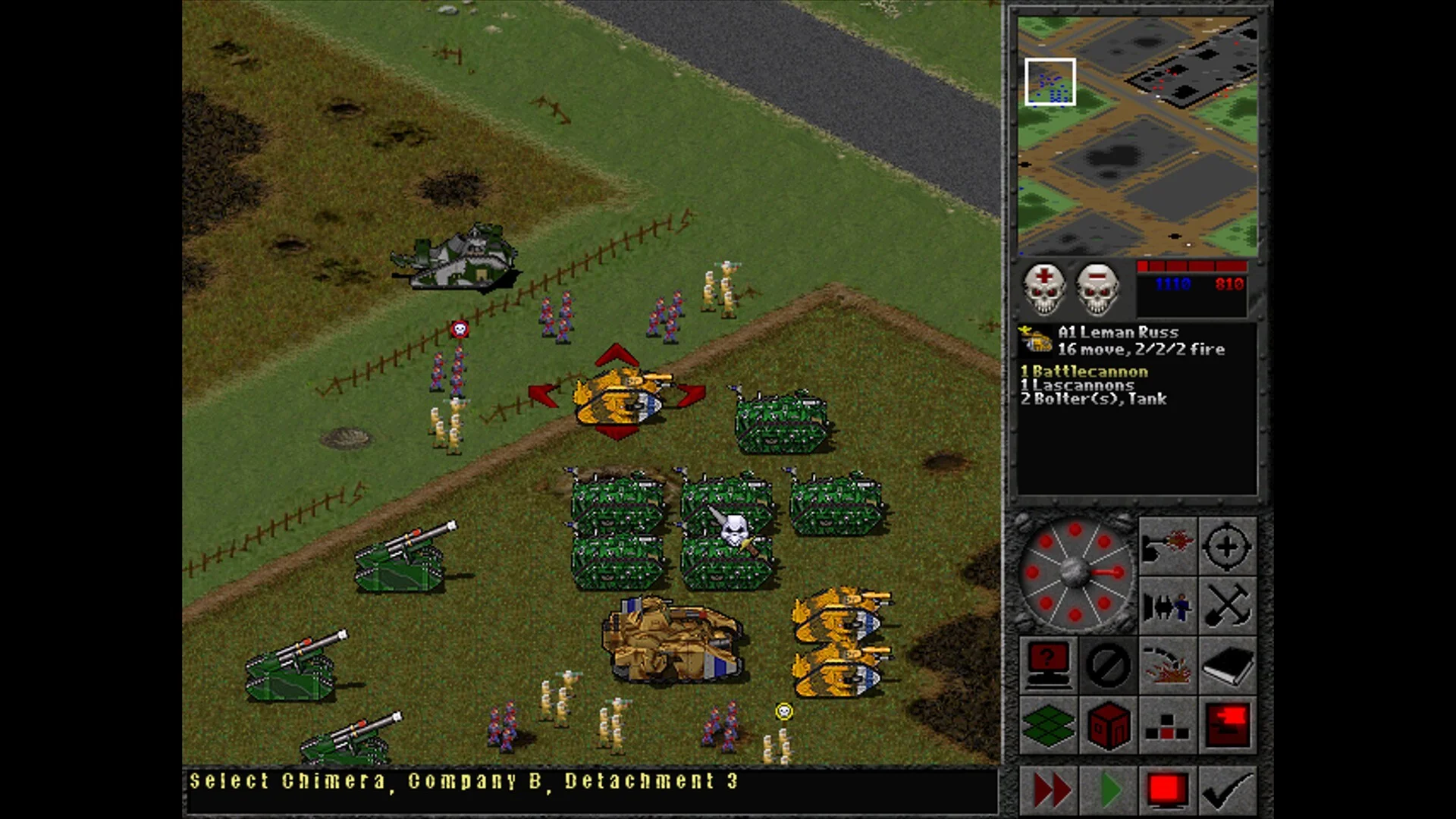Select the crossed shovel and pickaxe icon
This screenshot has width=1456, height=819.
click(1227, 606)
